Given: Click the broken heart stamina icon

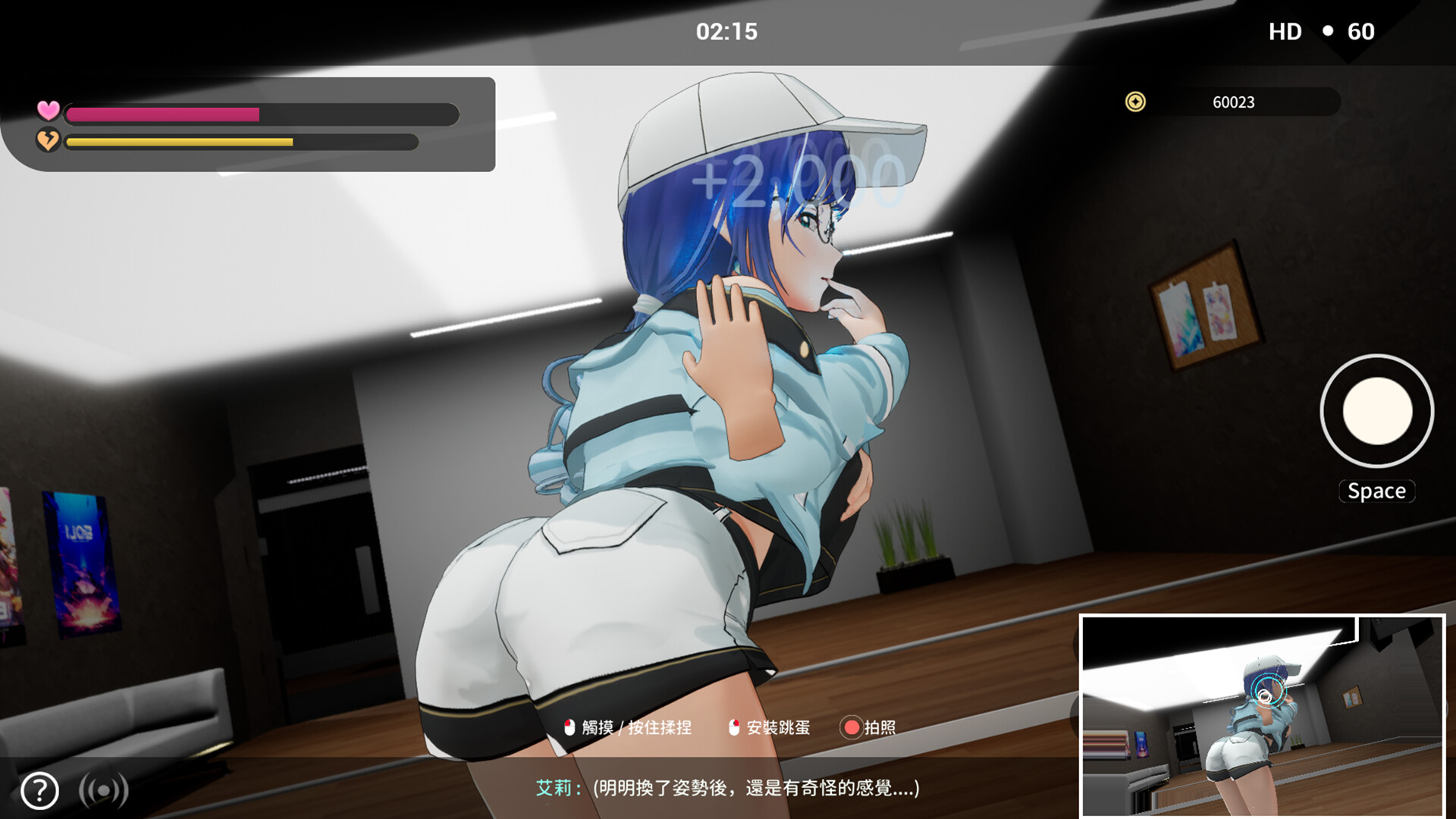Looking at the screenshot, I should [x=49, y=143].
